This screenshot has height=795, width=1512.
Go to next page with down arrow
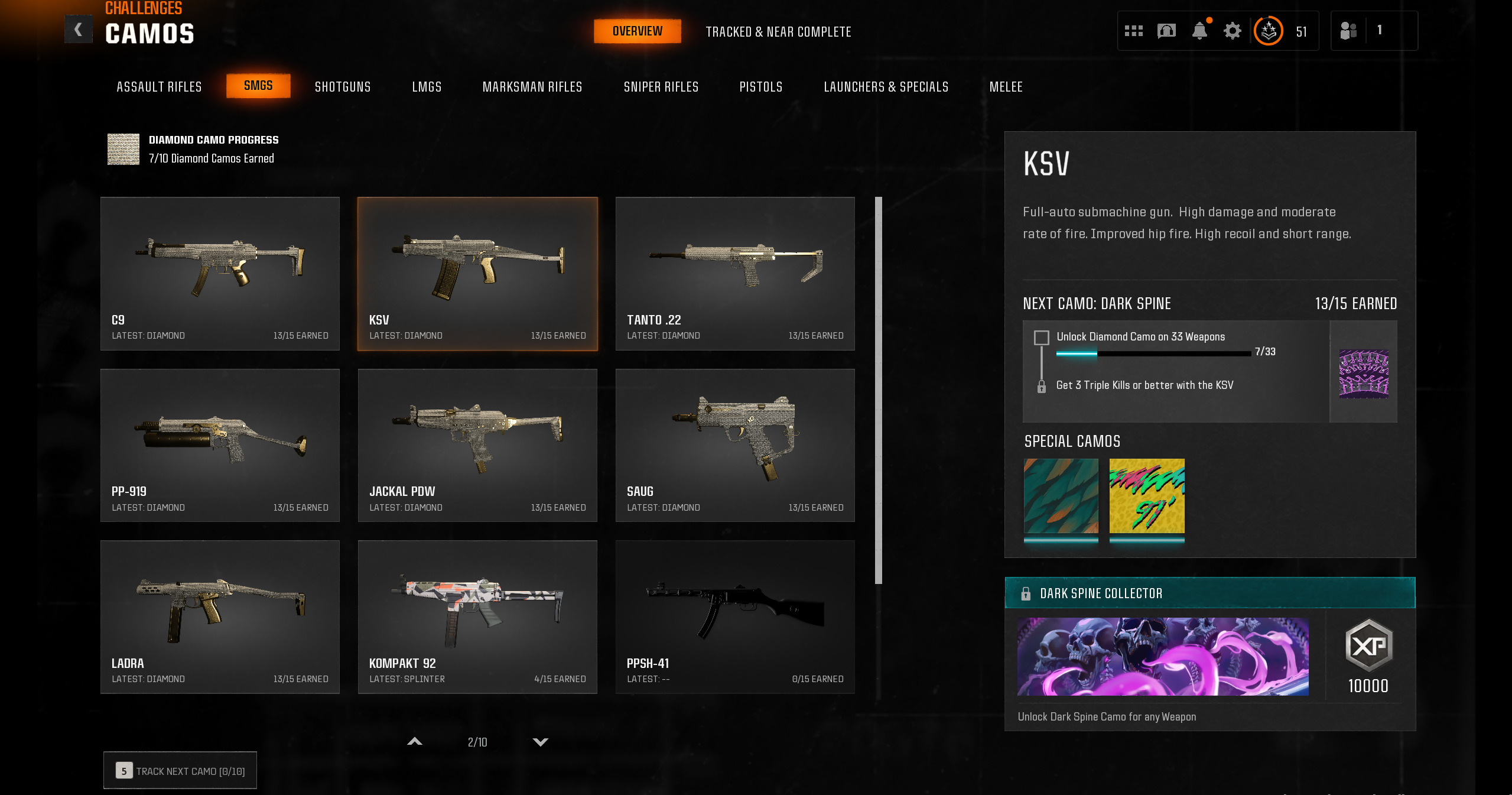[x=540, y=742]
